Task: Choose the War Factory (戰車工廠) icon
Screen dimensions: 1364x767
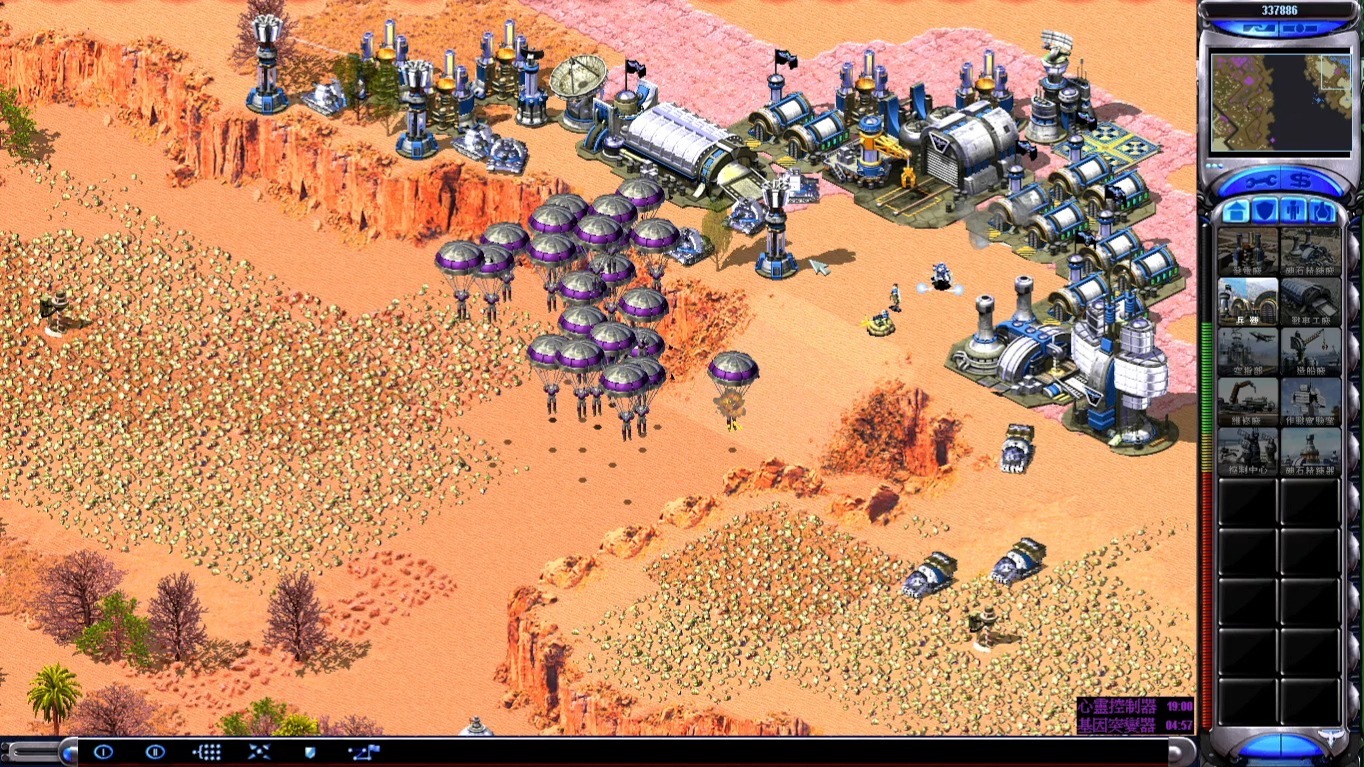Action: (1310, 301)
